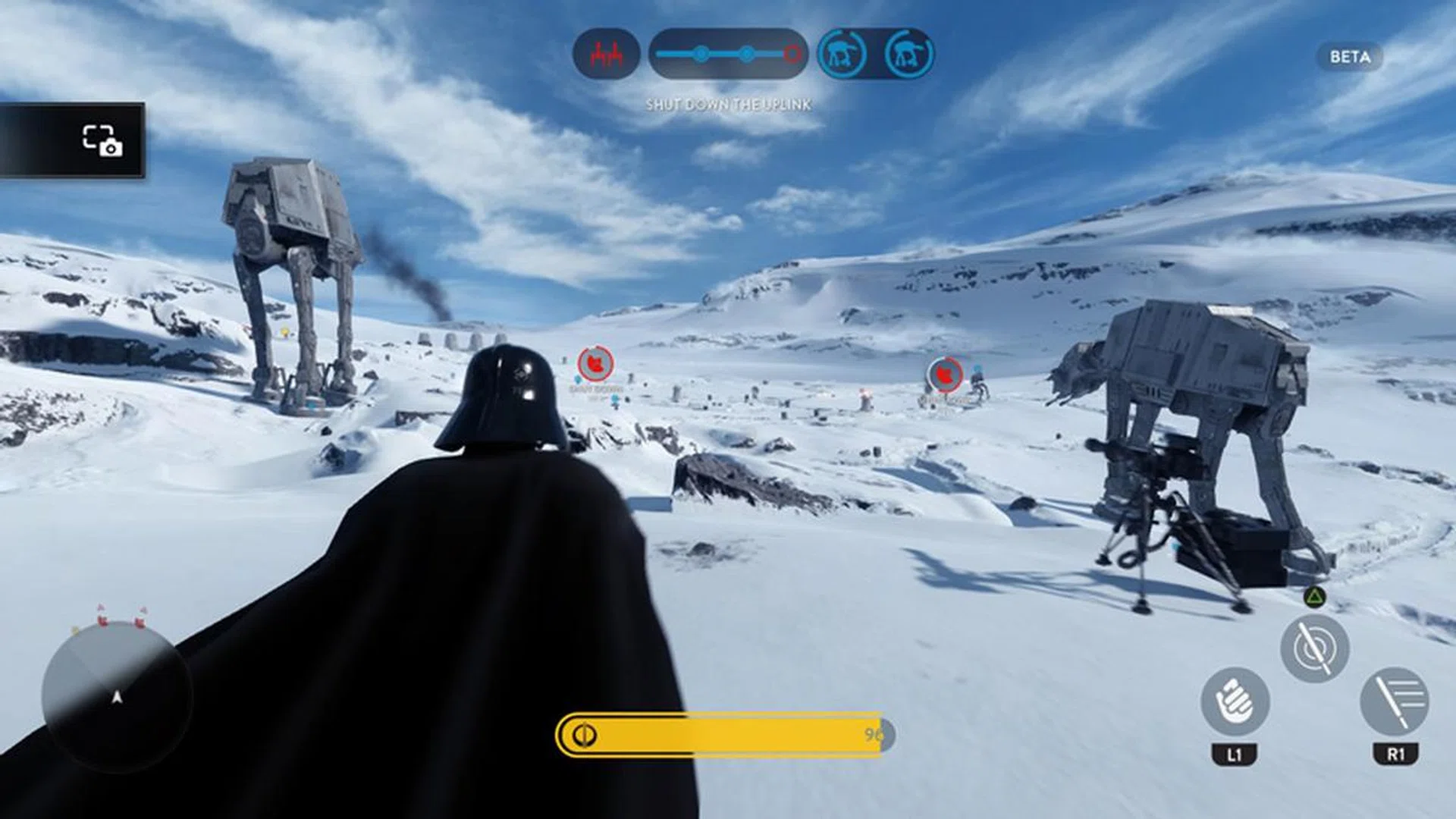
Task: Click the north arrow on the minimap compass
Action: 117,698
